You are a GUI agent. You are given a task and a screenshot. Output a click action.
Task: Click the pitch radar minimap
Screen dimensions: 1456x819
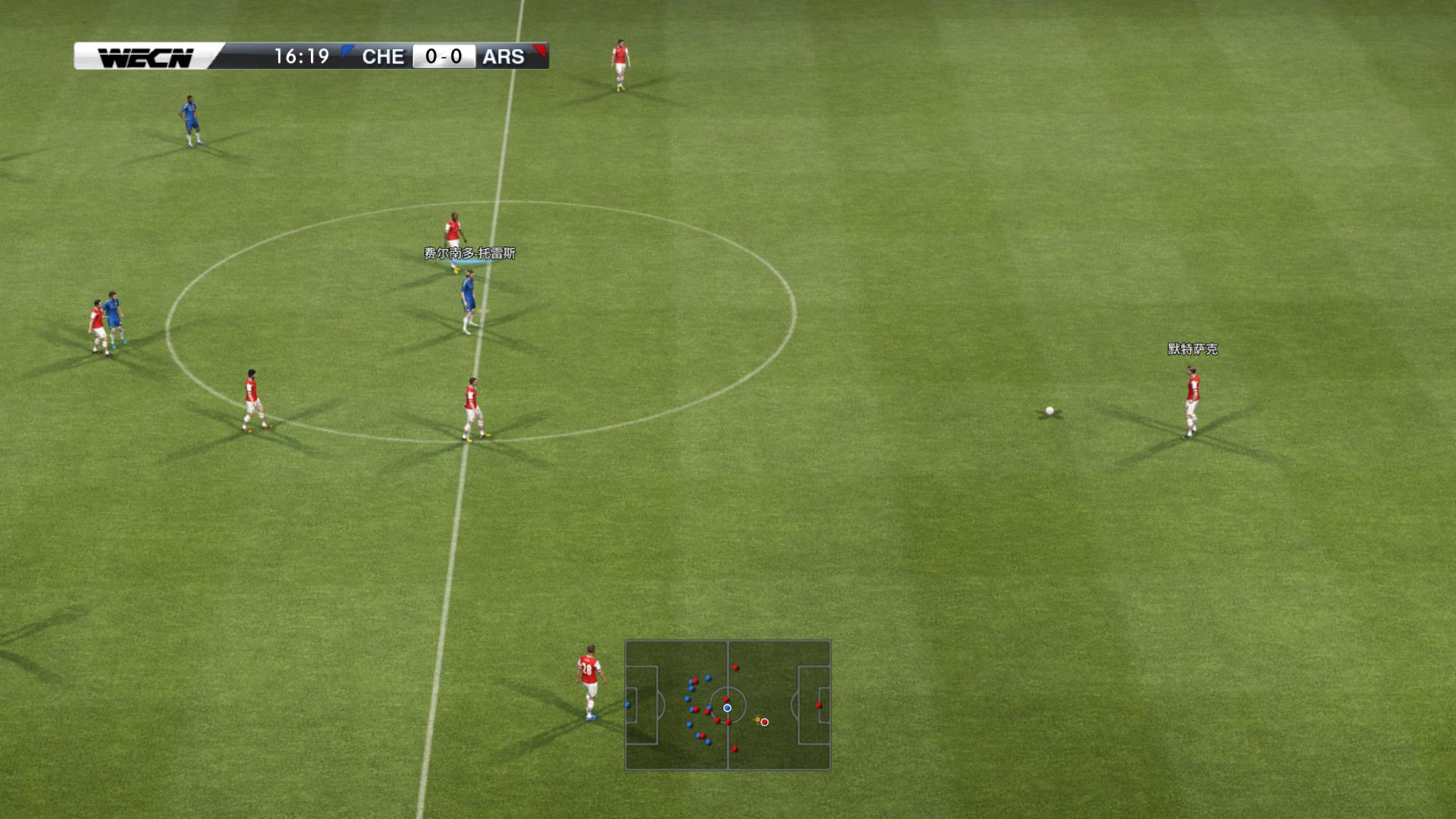pos(727,705)
